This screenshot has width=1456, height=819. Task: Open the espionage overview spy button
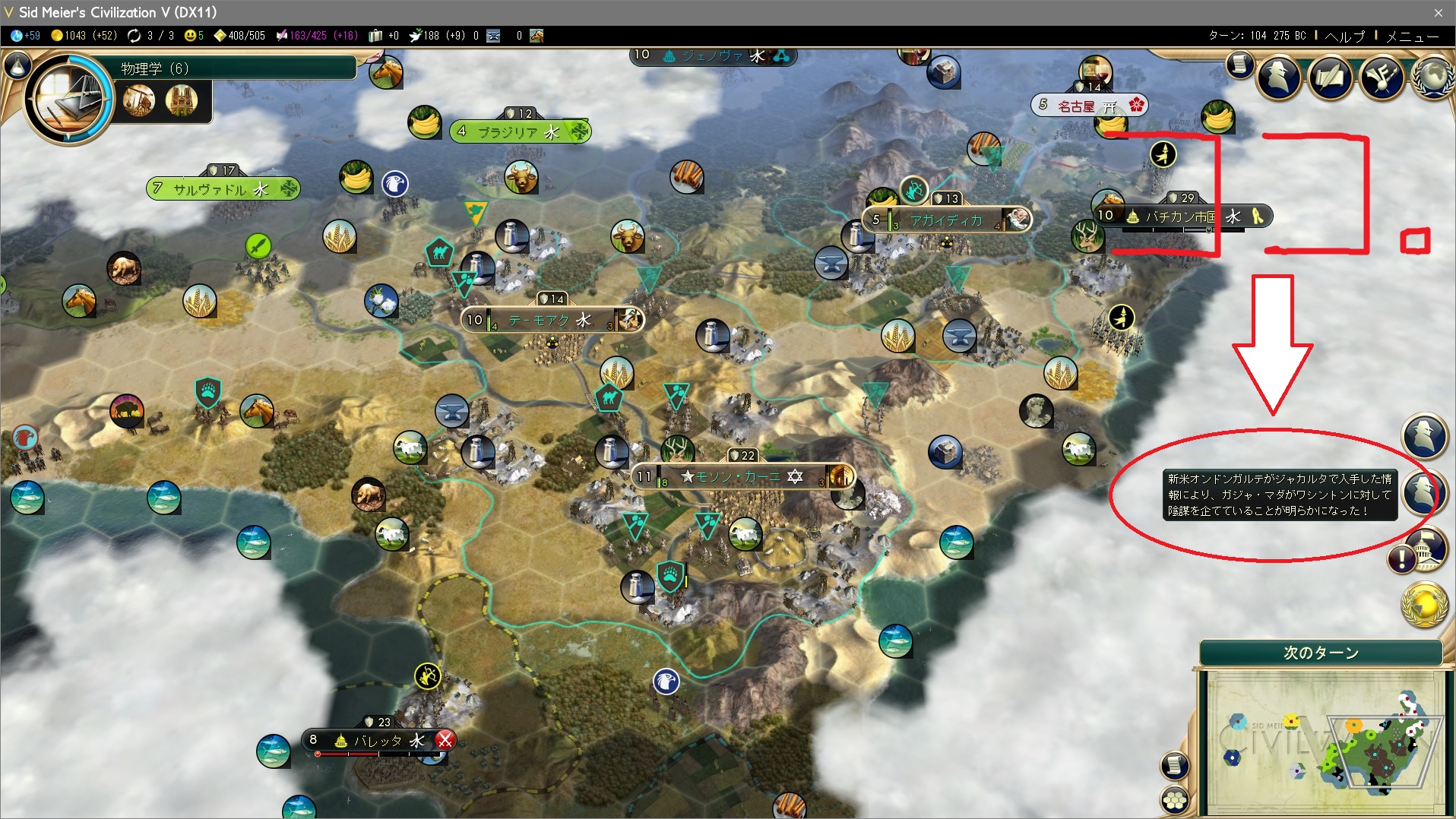coord(1279,76)
